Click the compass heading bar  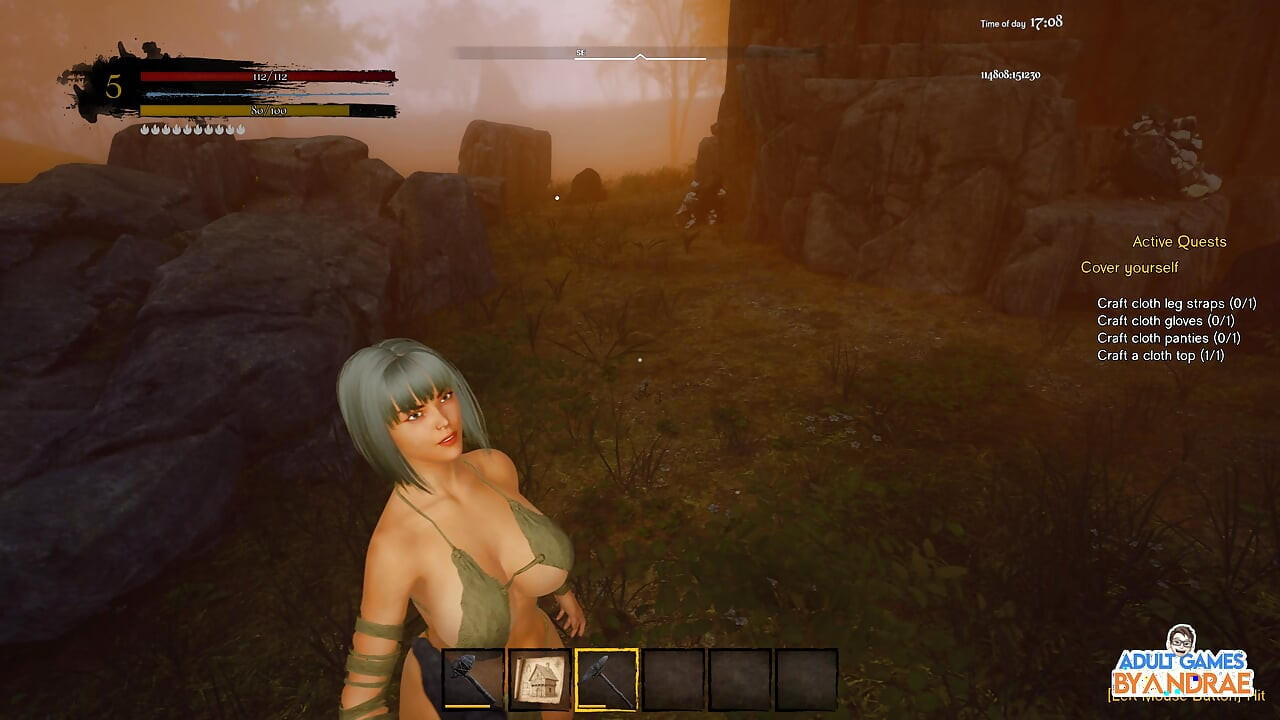[640, 54]
